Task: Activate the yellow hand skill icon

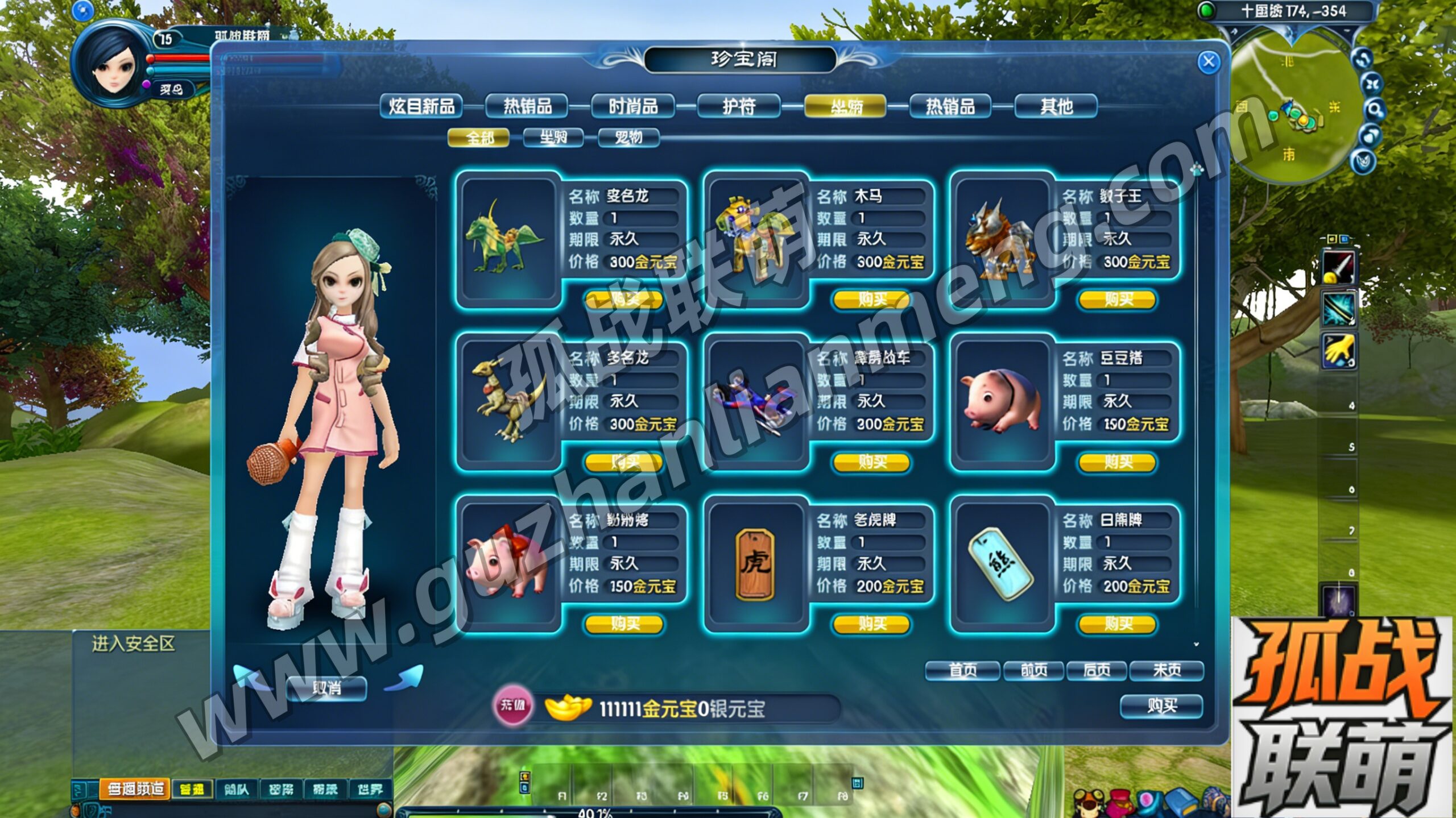Action: (1338, 351)
